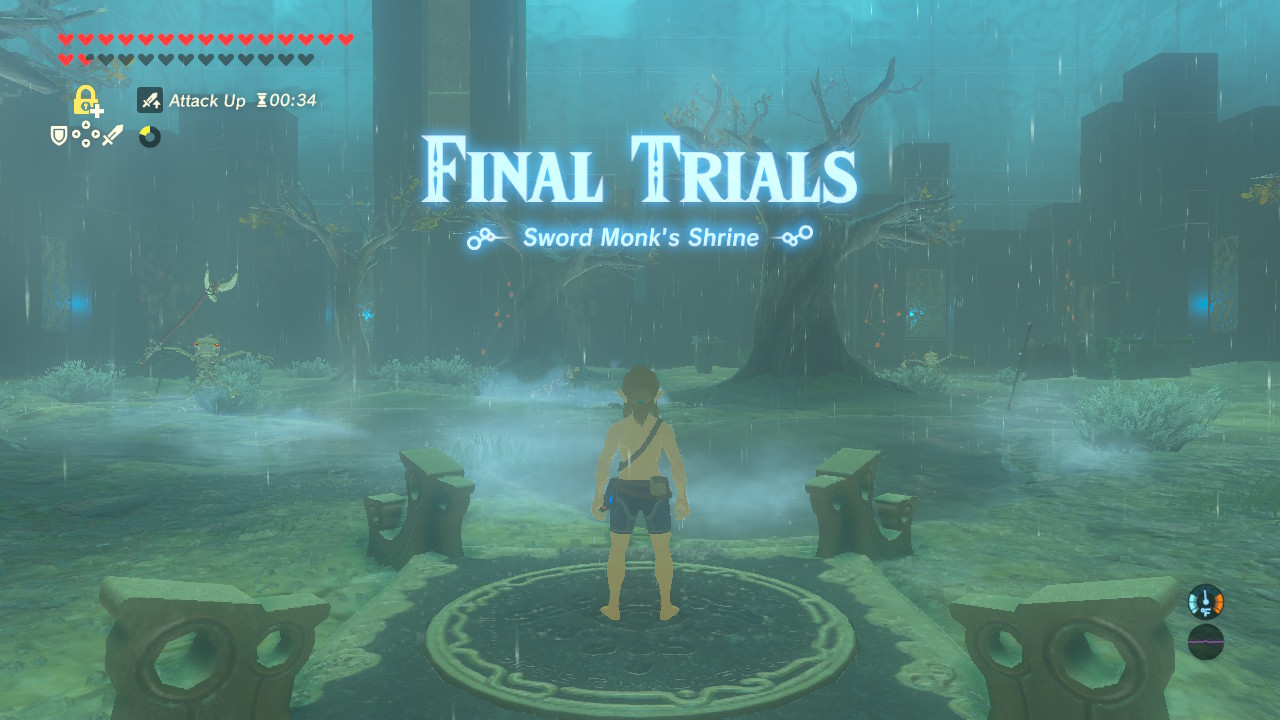Screen dimensions: 1280x720
Task: Click the first red heart in the health bar
Action: point(66,38)
